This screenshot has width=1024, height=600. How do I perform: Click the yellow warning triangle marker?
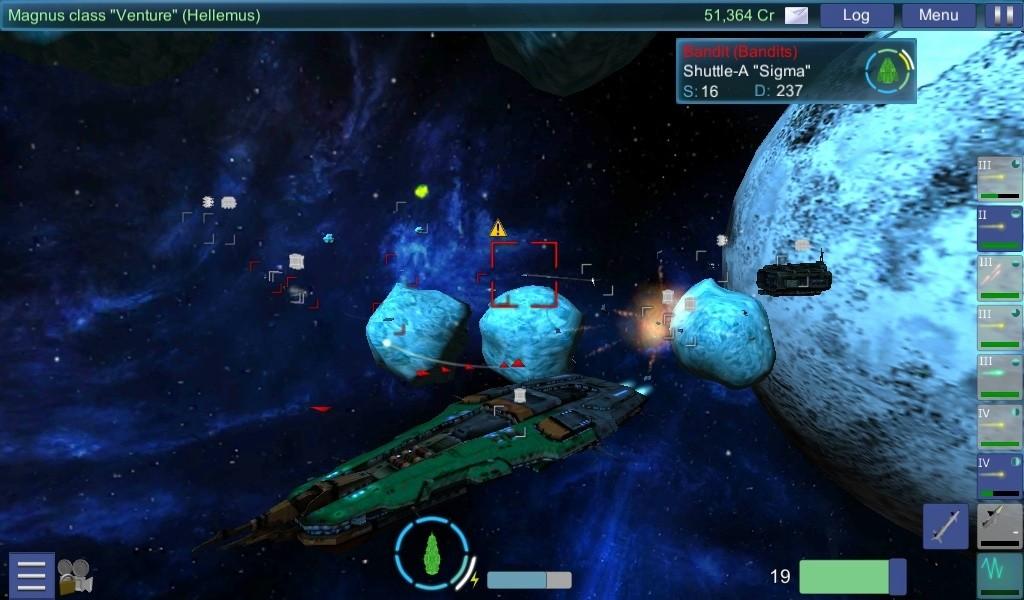pos(498,229)
